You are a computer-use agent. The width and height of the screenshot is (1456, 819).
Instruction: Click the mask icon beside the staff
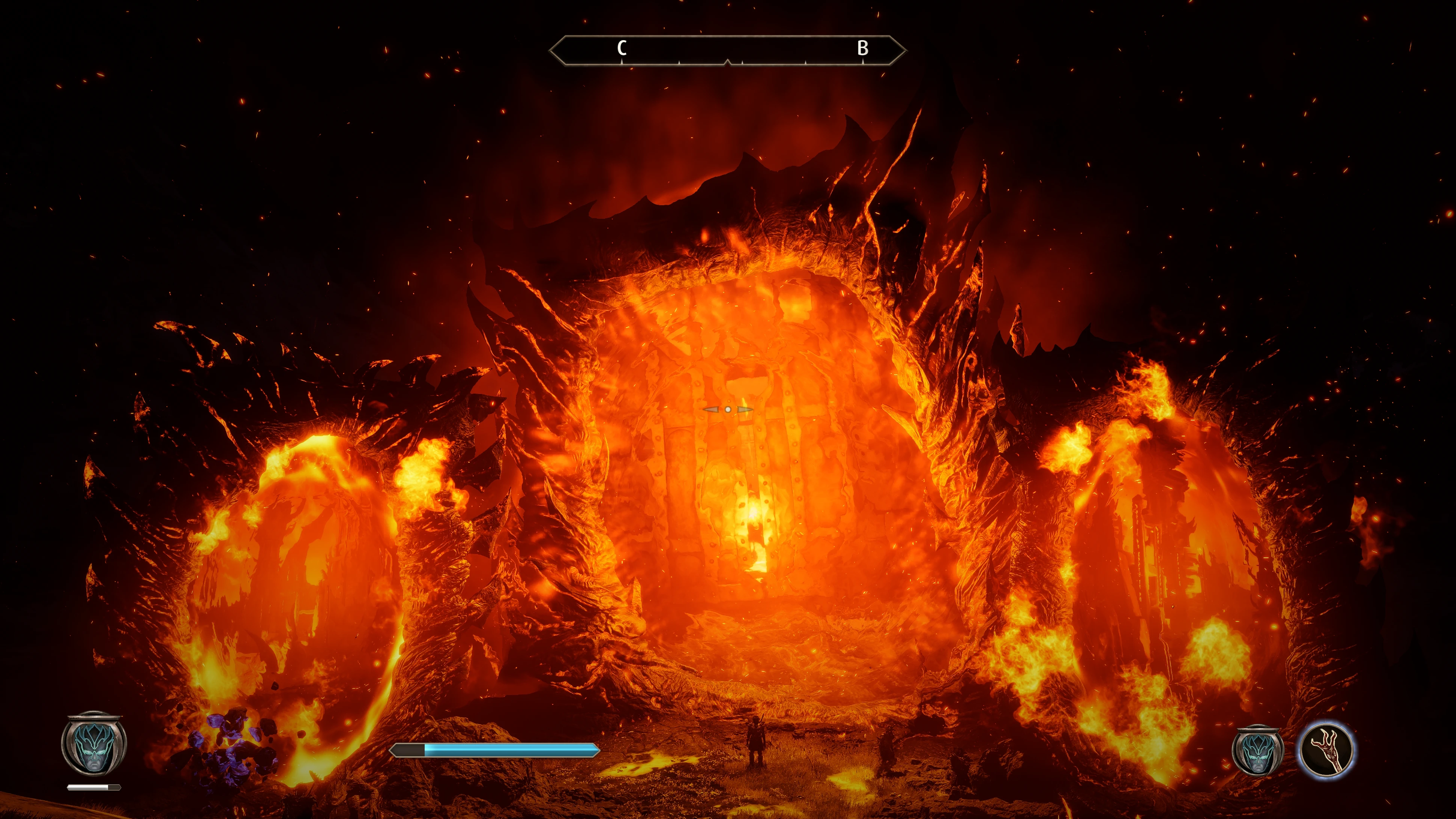pyautogui.click(x=1258, y=751)
